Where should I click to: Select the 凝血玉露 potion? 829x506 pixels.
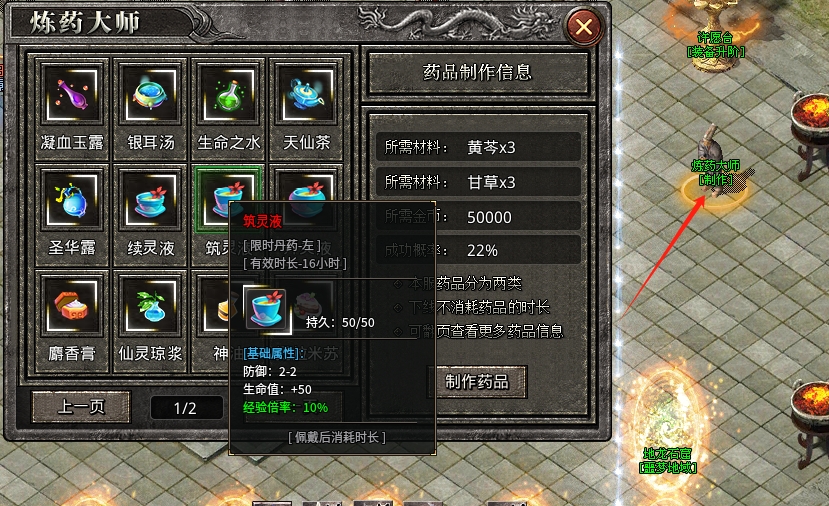click(x=74, y=96)
